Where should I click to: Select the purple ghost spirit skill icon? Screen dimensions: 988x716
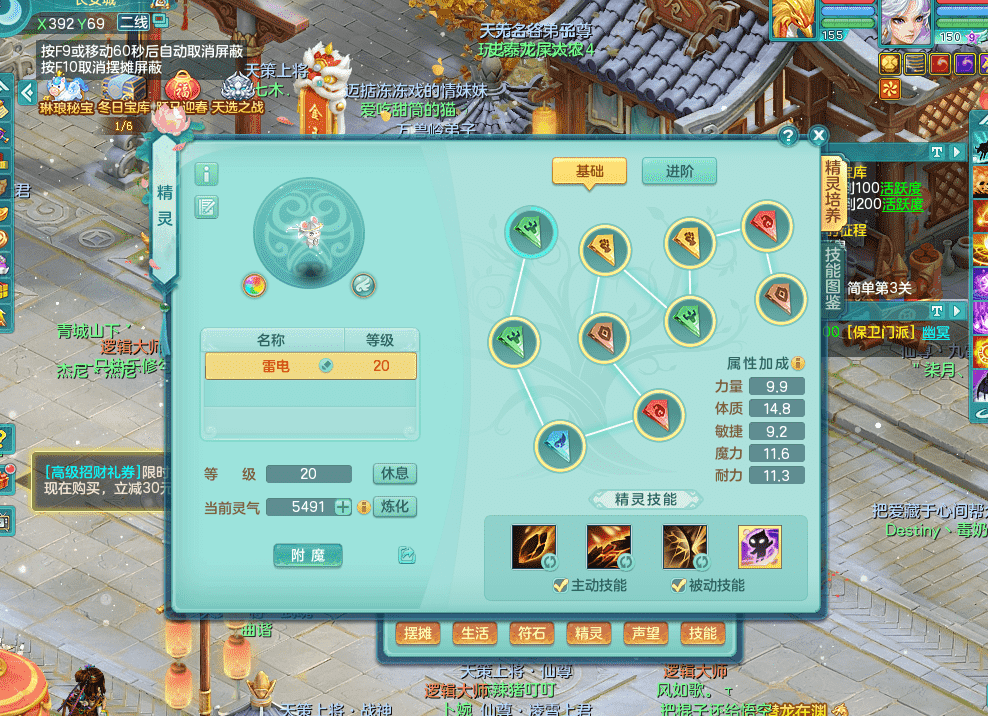coord(759,547)
